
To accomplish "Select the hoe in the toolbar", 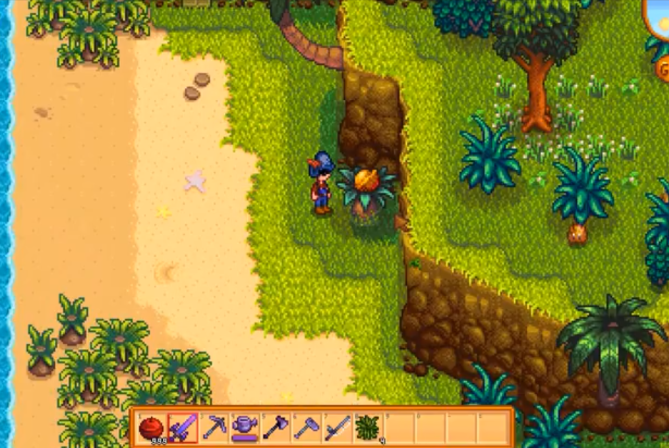I will (x=305, y=427).
